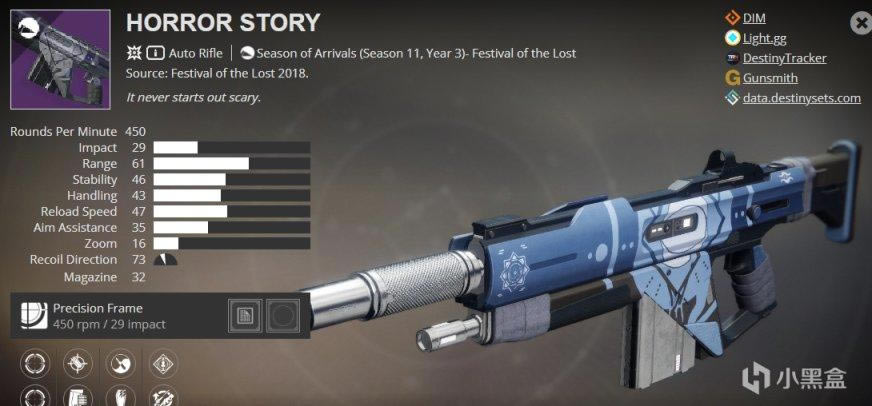Open the DestinyTracker link
This screenshot has width=872, height=406.
[x=784, y=58]
